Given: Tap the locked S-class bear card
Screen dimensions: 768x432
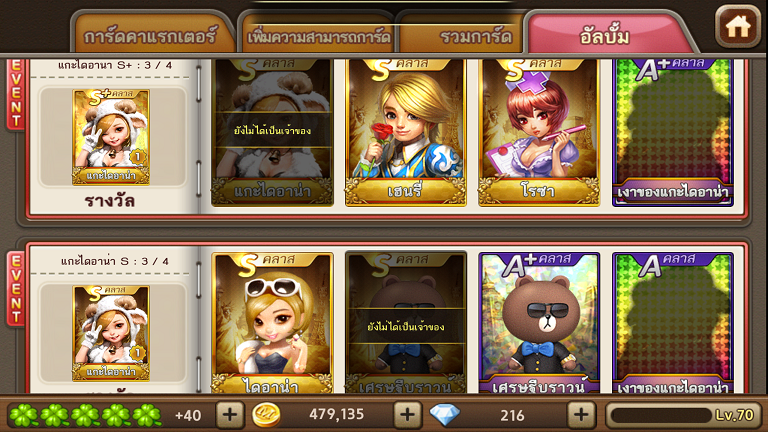Looking at the screenshot, I should tap(405, 325).
